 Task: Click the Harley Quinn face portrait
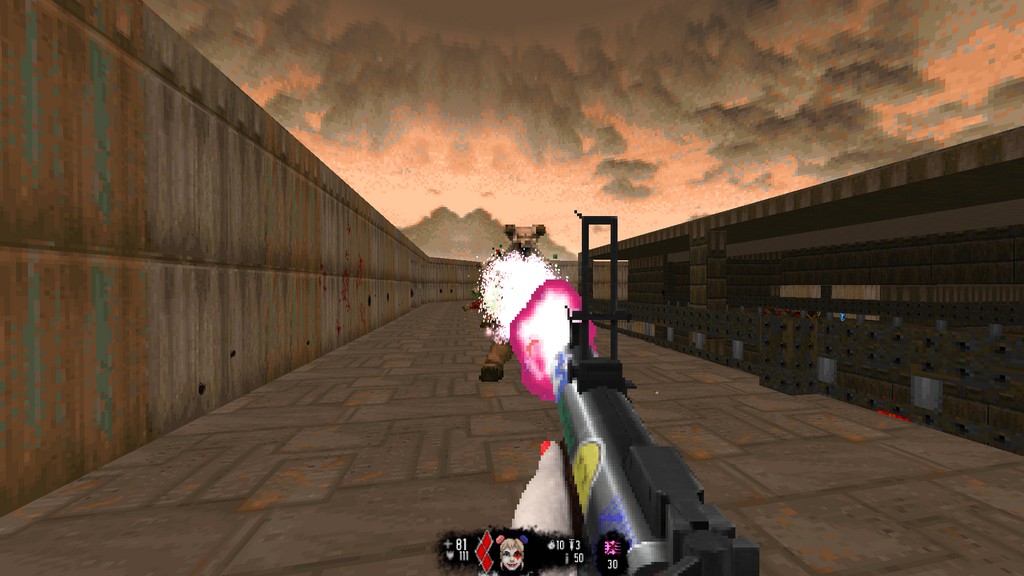tap(512, 552)
